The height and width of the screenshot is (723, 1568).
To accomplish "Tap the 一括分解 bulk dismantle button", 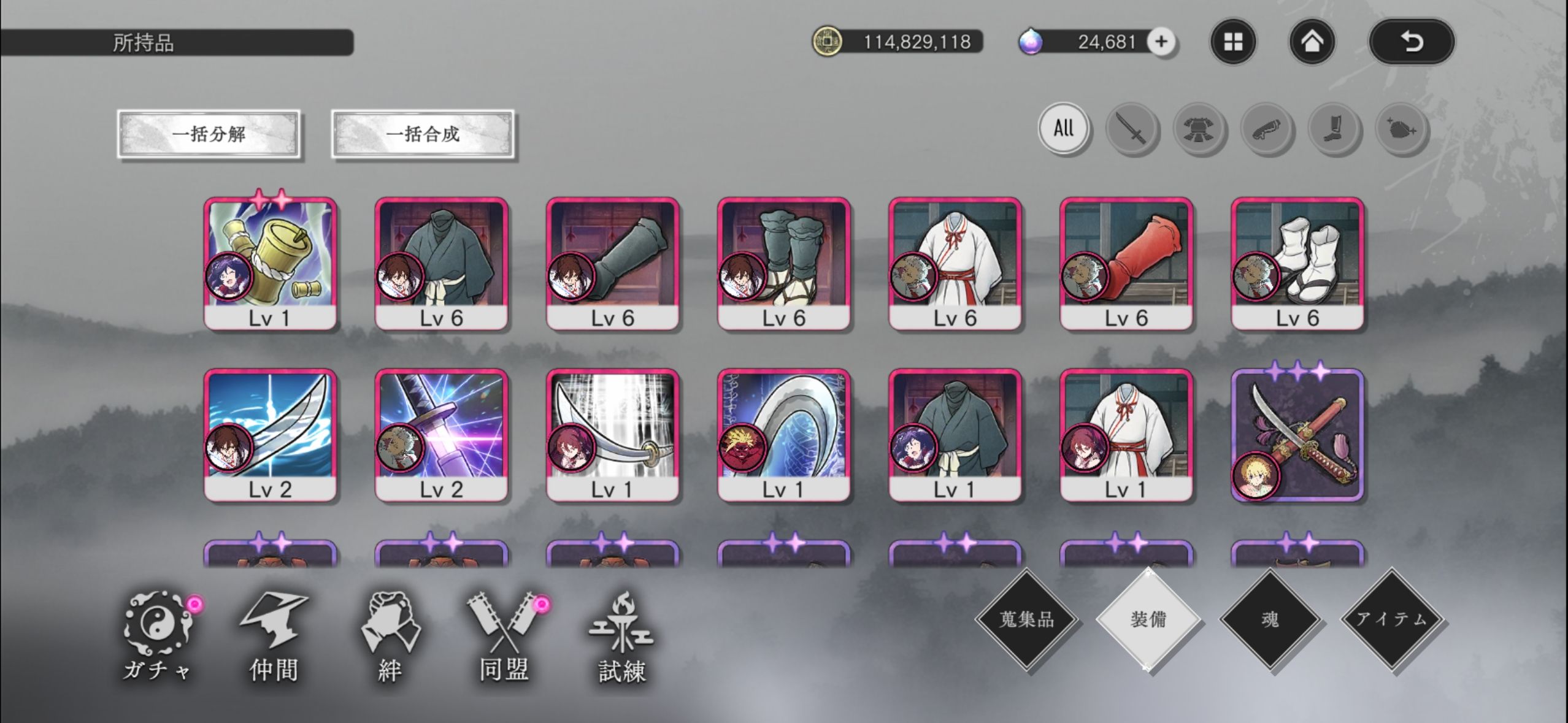I will 209,134.
